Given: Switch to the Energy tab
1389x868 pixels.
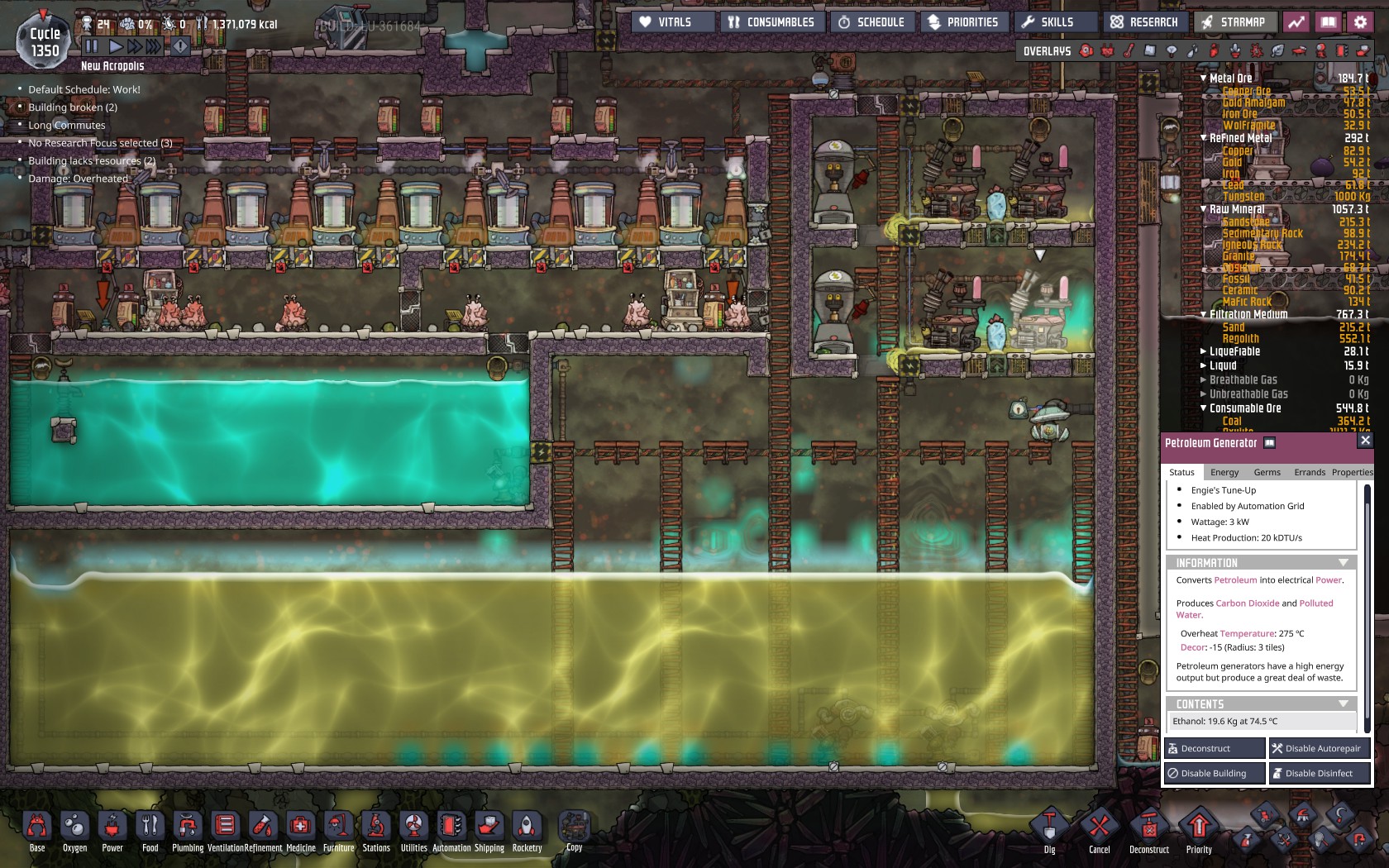Looking at the screenshot, I should pos(1224,472).
